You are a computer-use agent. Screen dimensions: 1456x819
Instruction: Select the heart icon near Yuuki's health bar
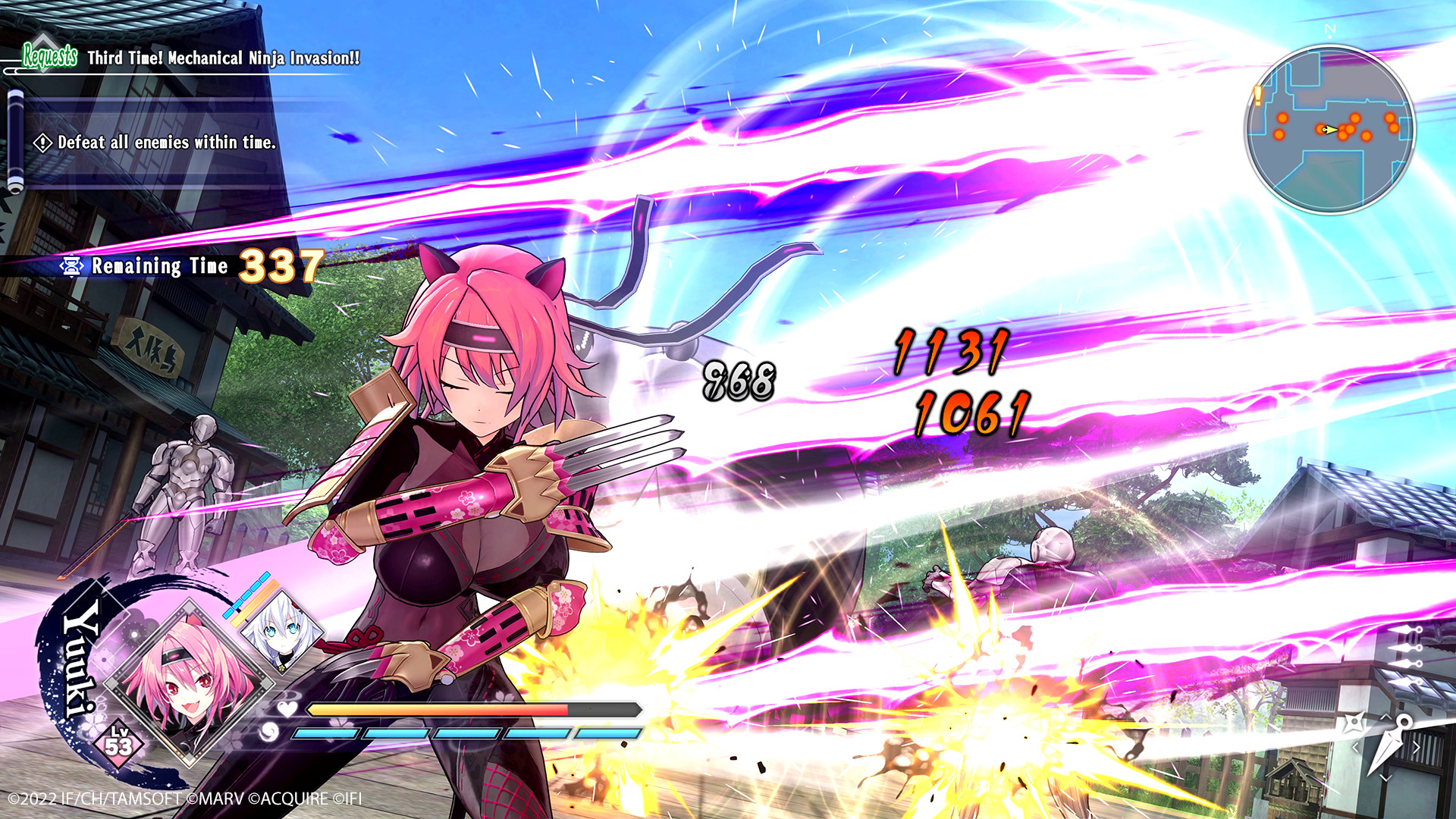click(x=285, y=709)
